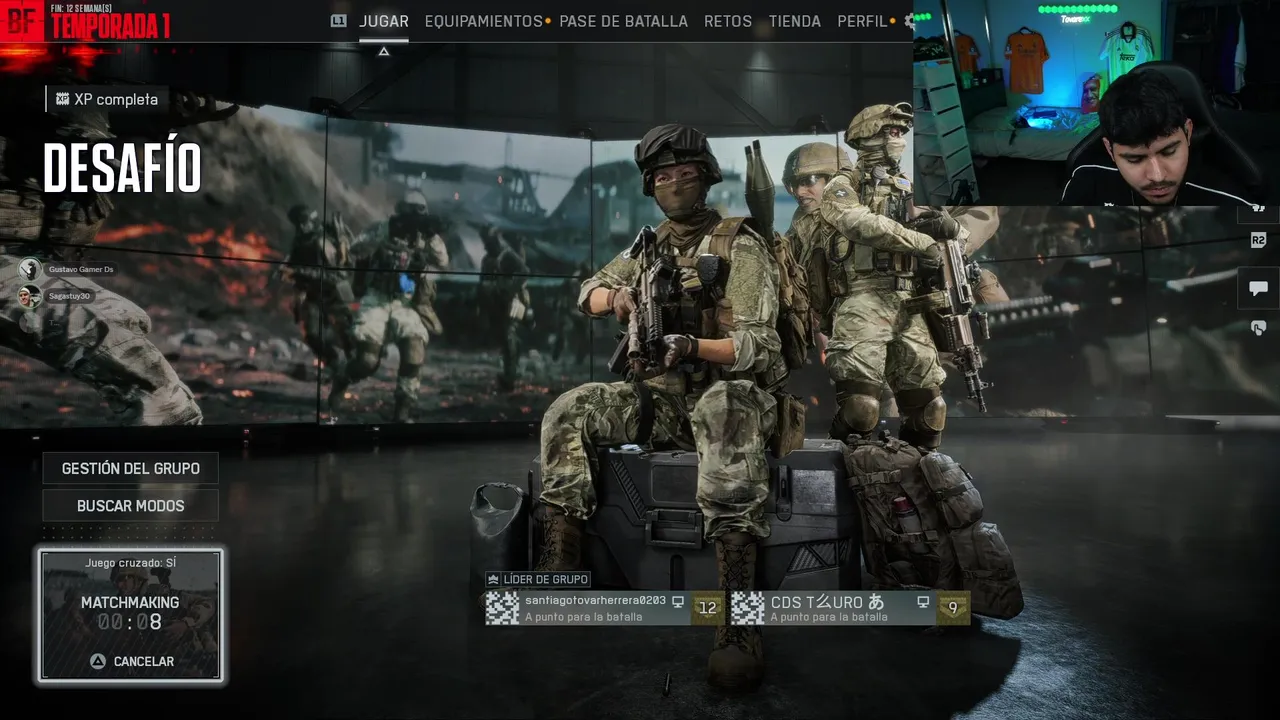Open GESTIÓN DEL GRUPO
The height and width of the screenshot is (720, 1280).
130,468
